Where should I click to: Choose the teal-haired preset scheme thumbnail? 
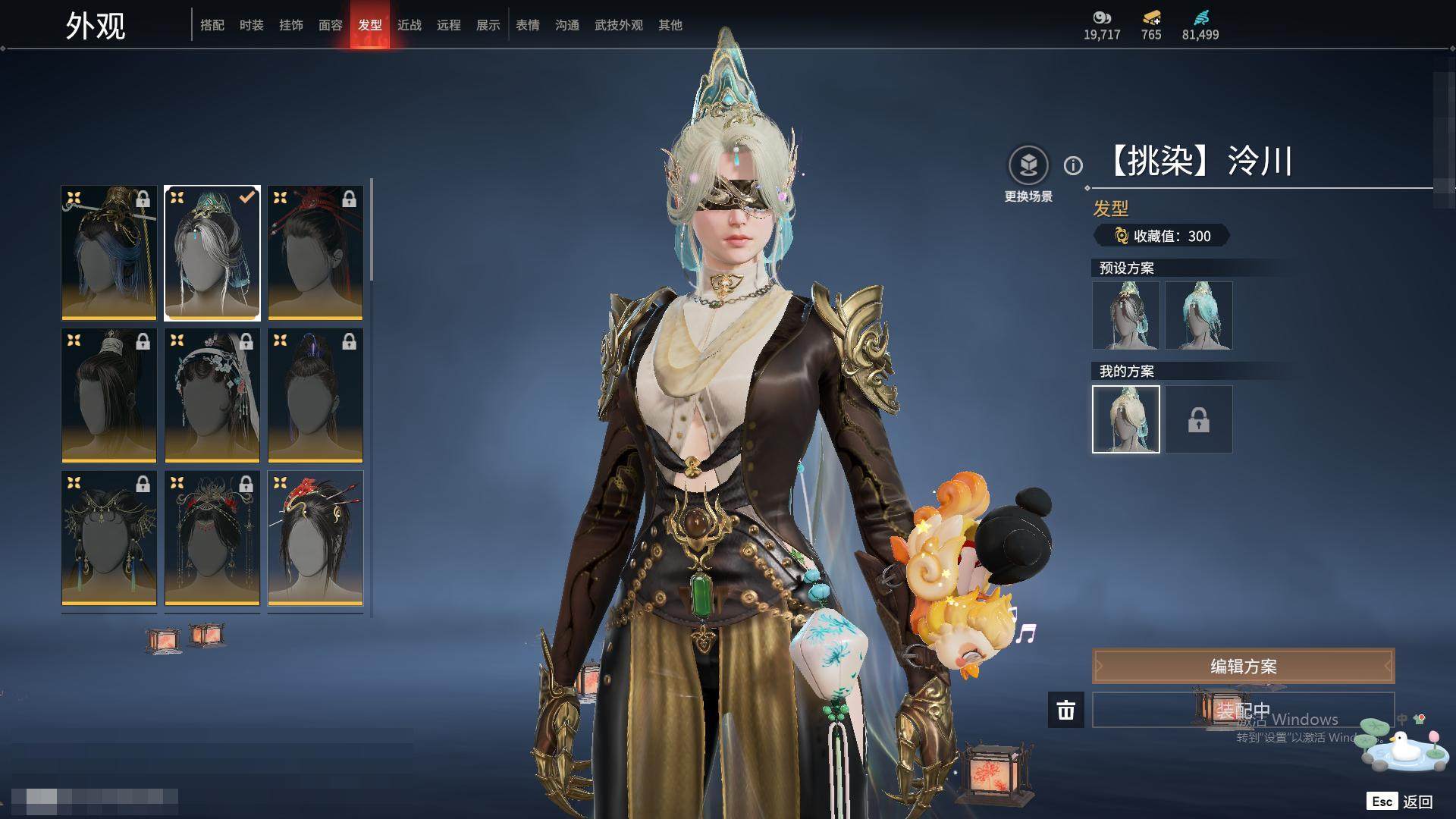coord(1199,315)
